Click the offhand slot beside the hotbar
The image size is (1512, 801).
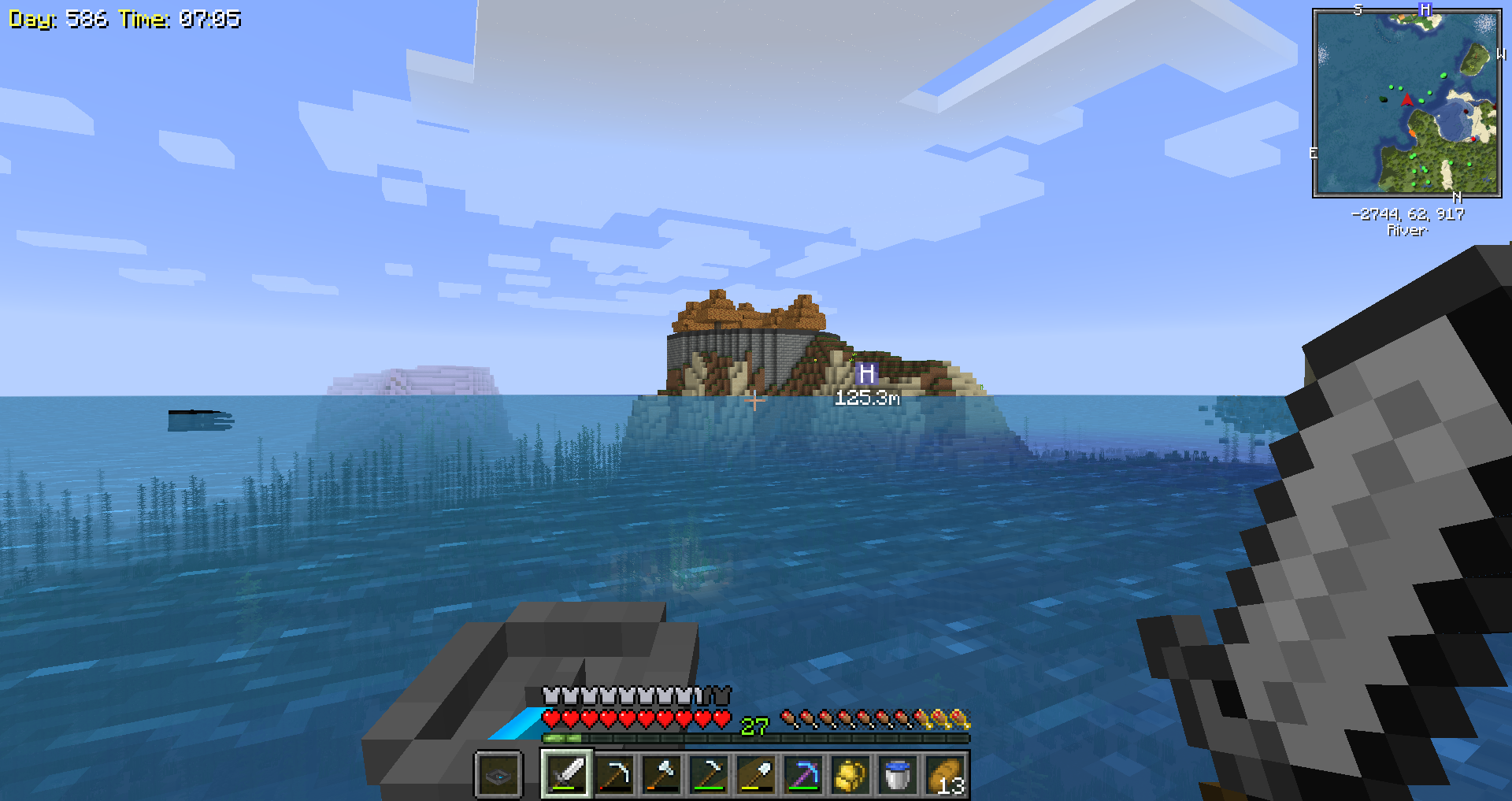[x=498, y=776]
